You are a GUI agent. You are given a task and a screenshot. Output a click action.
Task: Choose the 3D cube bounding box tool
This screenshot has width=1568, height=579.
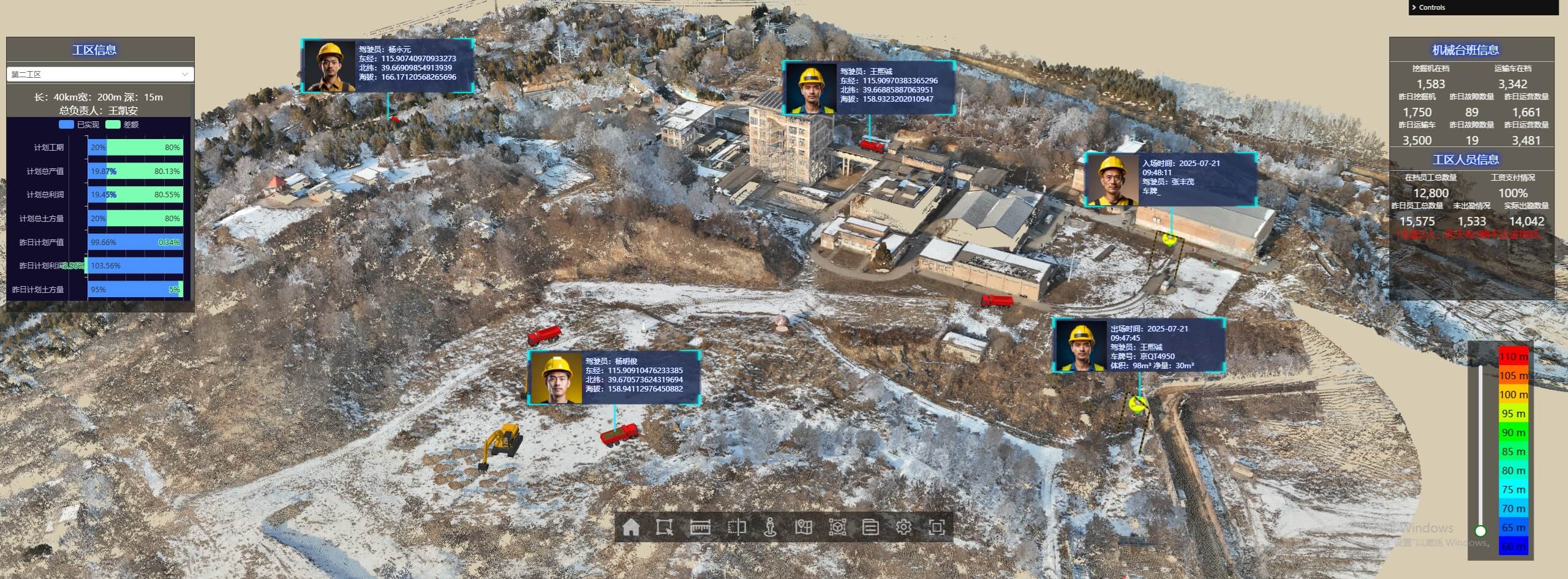837,527
